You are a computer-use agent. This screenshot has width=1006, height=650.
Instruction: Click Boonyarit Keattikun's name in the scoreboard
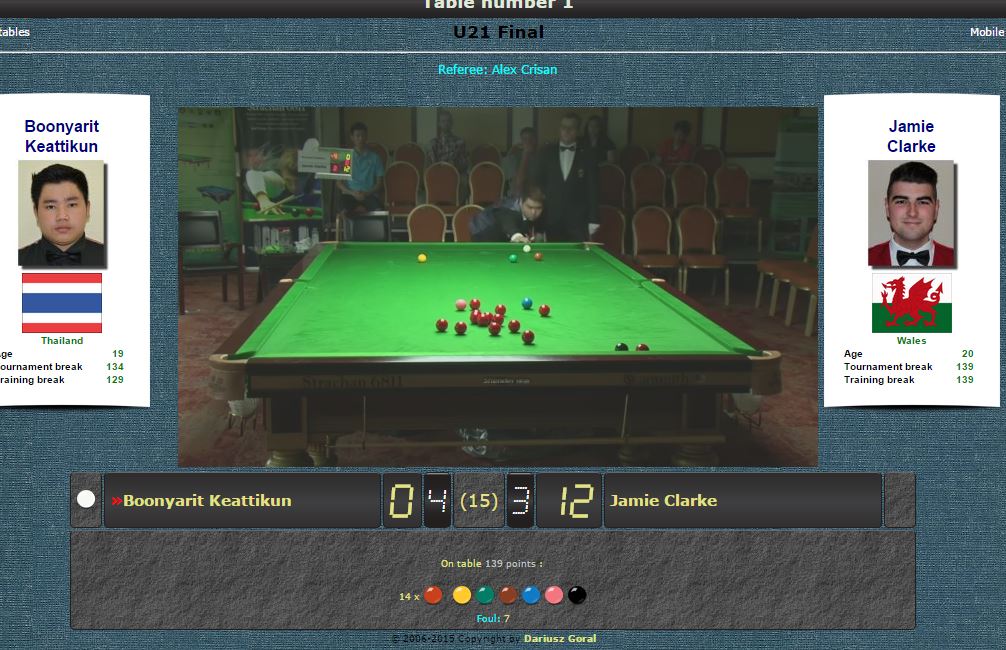207,500
